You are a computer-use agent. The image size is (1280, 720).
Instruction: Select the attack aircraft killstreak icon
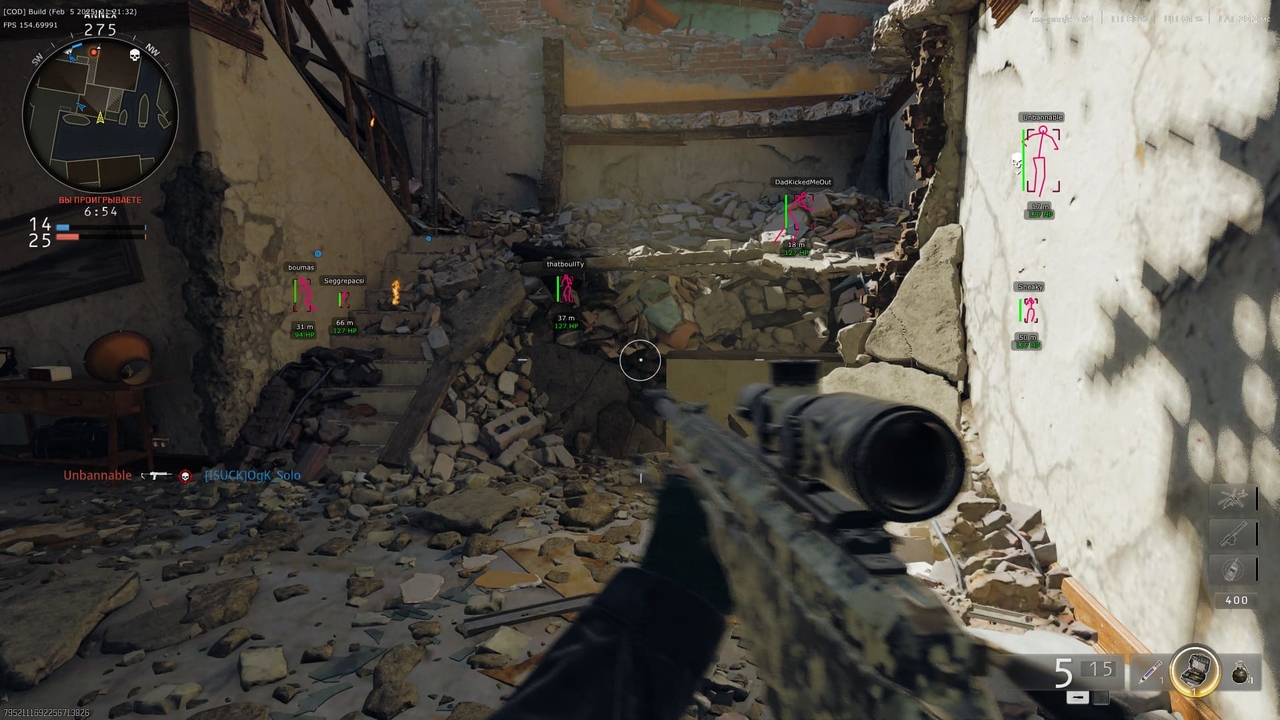click(x=1234, y=498)
